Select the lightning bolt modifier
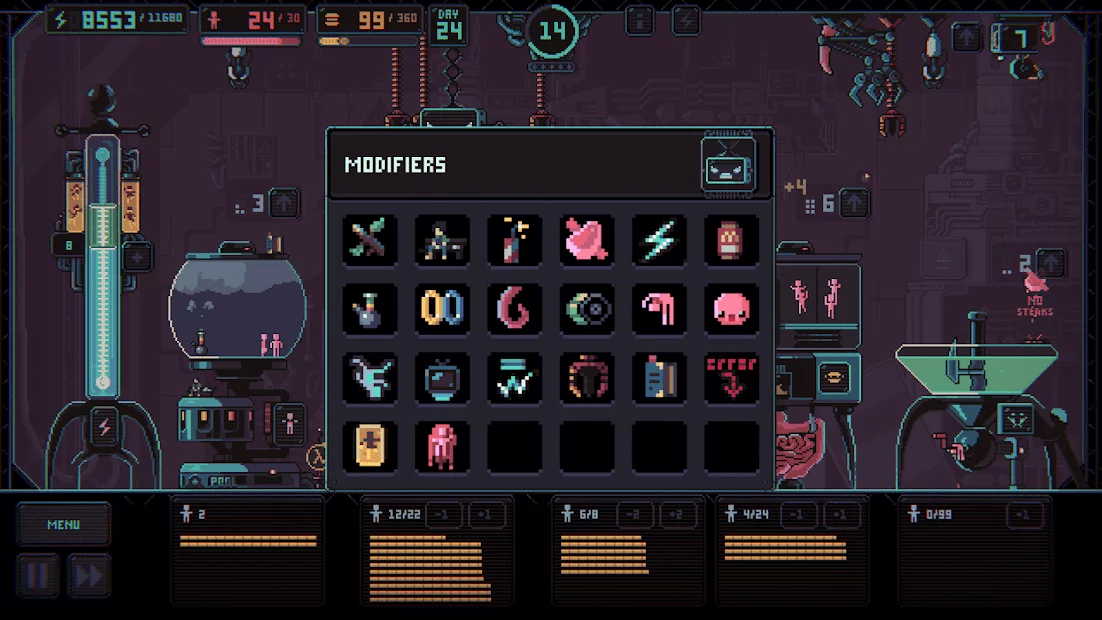This screenshot has width=1102, height=620. [659, 240]
